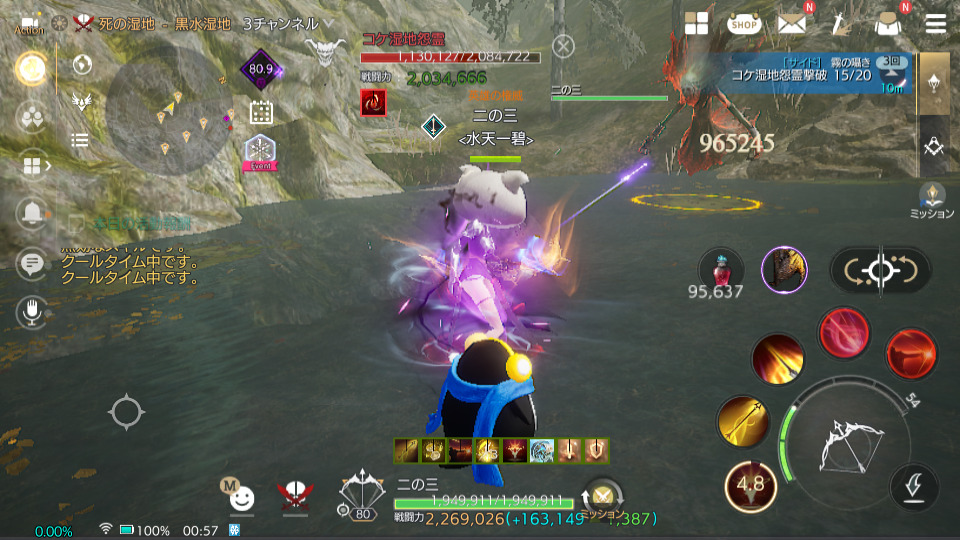960x540 pixels.
Task: Close the enemy target panel
Action: tap(564, 46)
